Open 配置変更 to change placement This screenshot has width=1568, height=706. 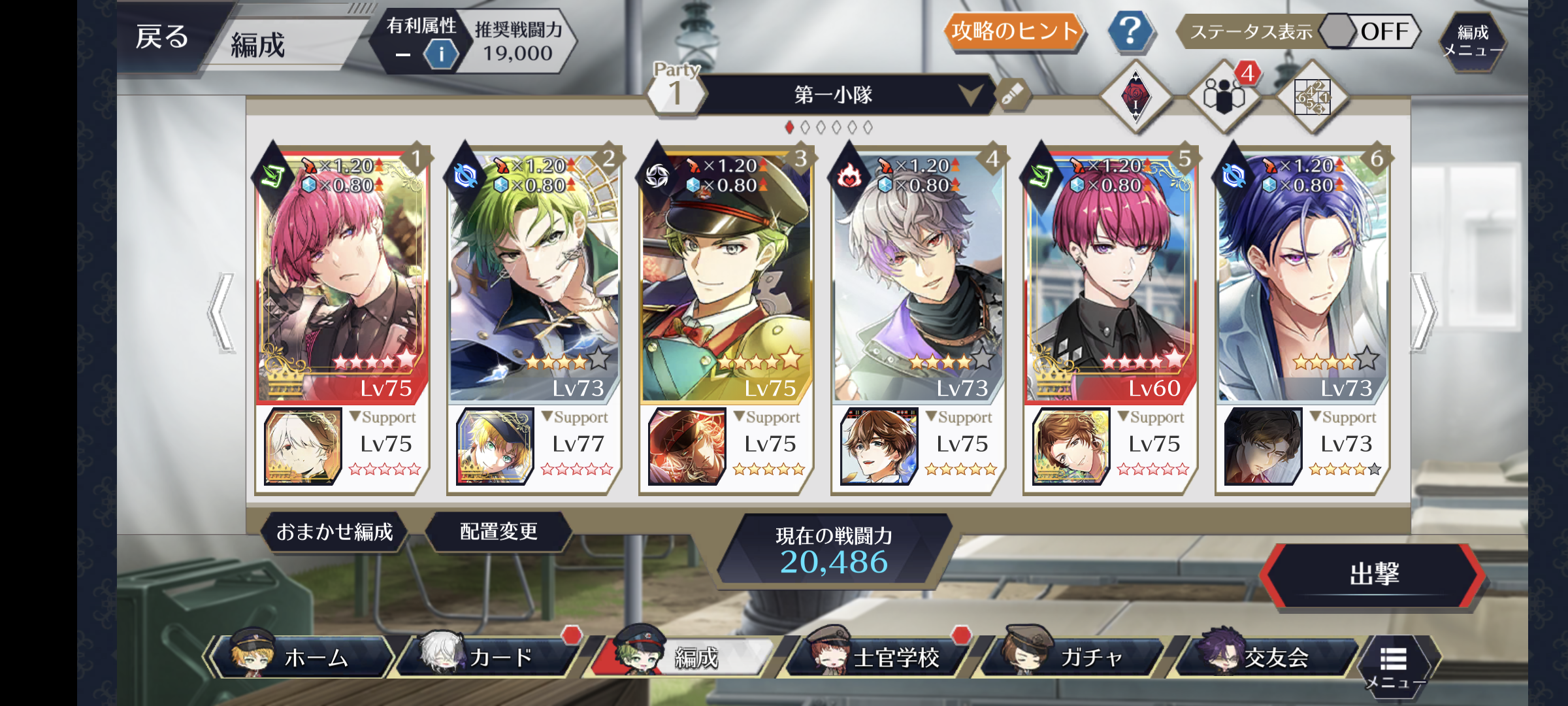(498, 532)
